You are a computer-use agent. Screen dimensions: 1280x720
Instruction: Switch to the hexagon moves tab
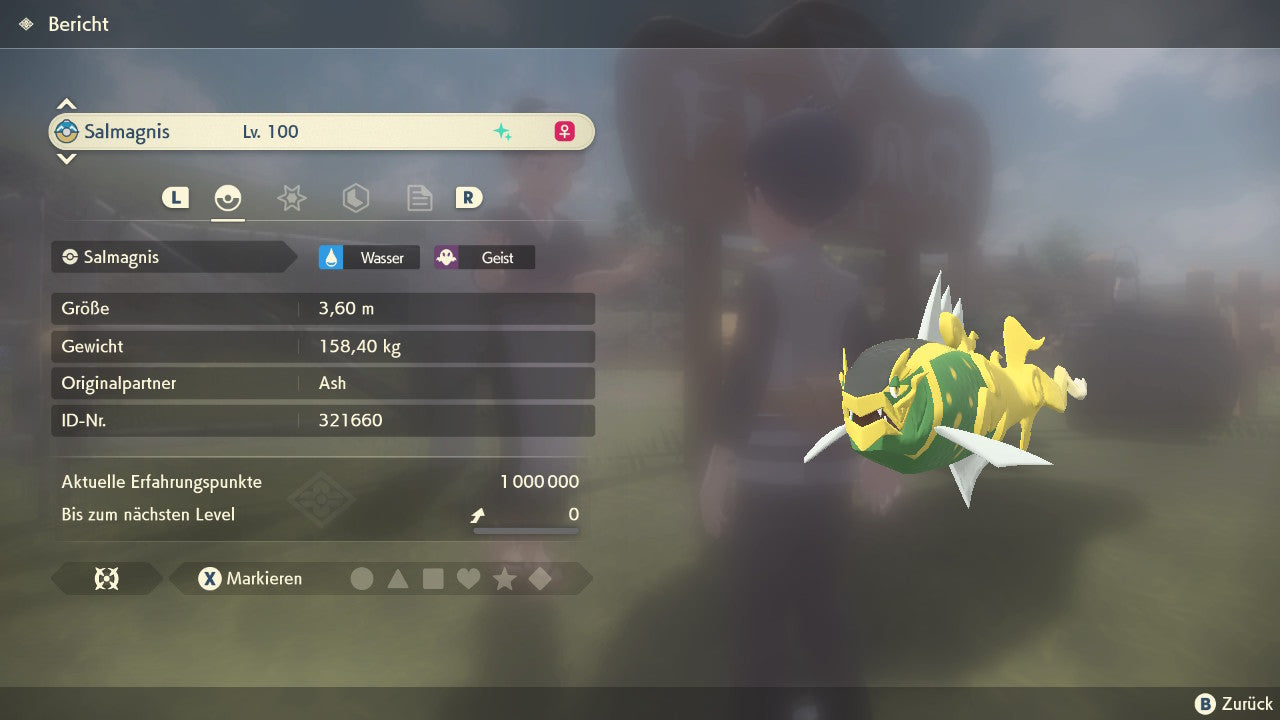[355, 198]
